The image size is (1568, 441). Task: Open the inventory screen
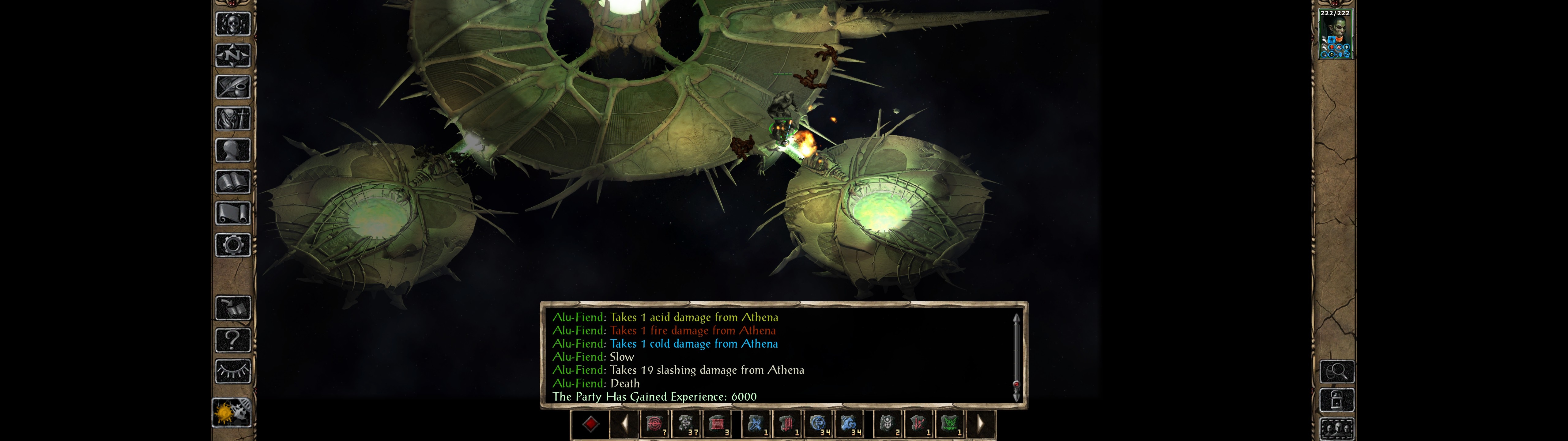pos(232,119)
